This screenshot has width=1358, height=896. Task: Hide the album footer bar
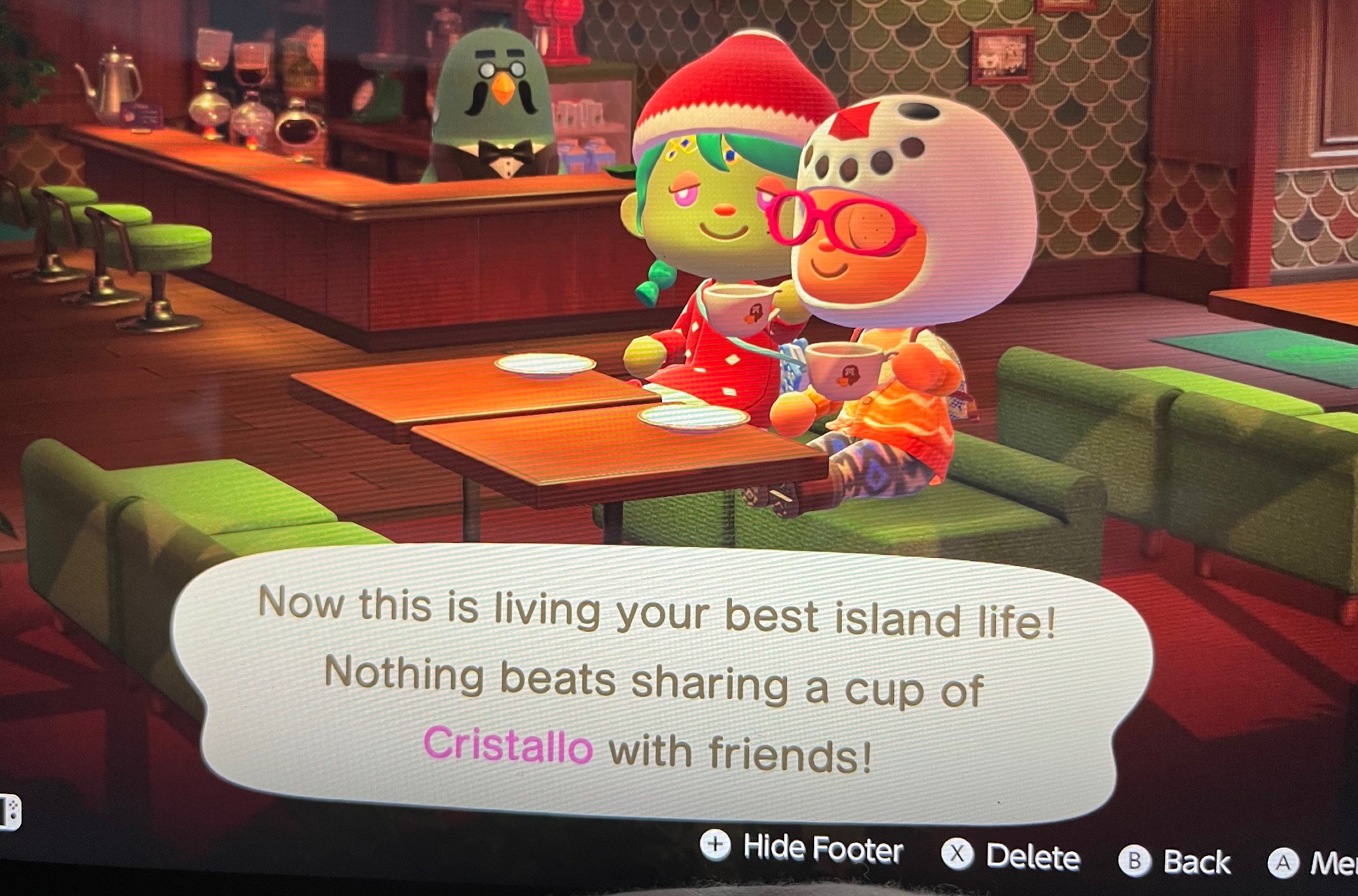(803, 847)
